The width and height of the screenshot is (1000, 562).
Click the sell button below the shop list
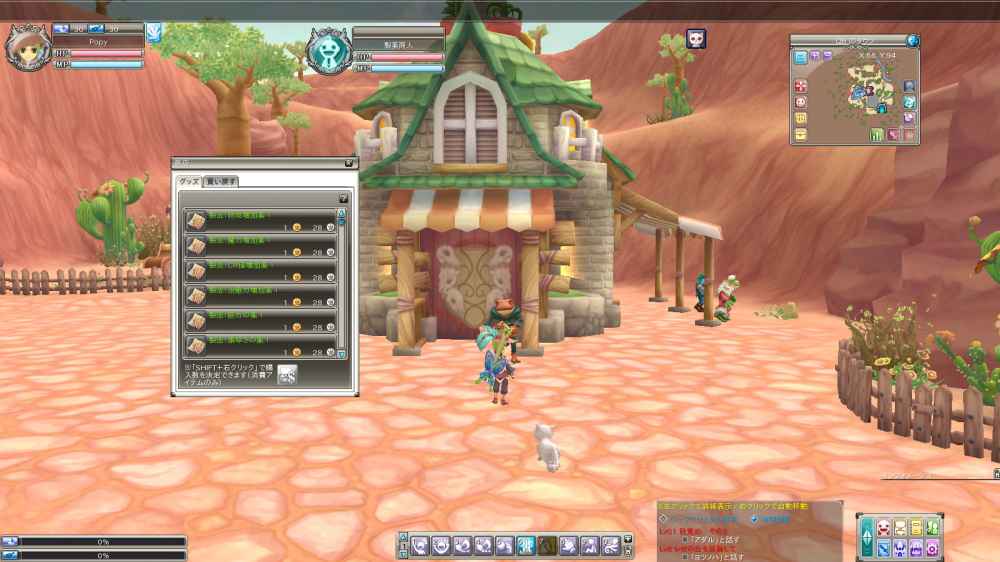point(287,374)
